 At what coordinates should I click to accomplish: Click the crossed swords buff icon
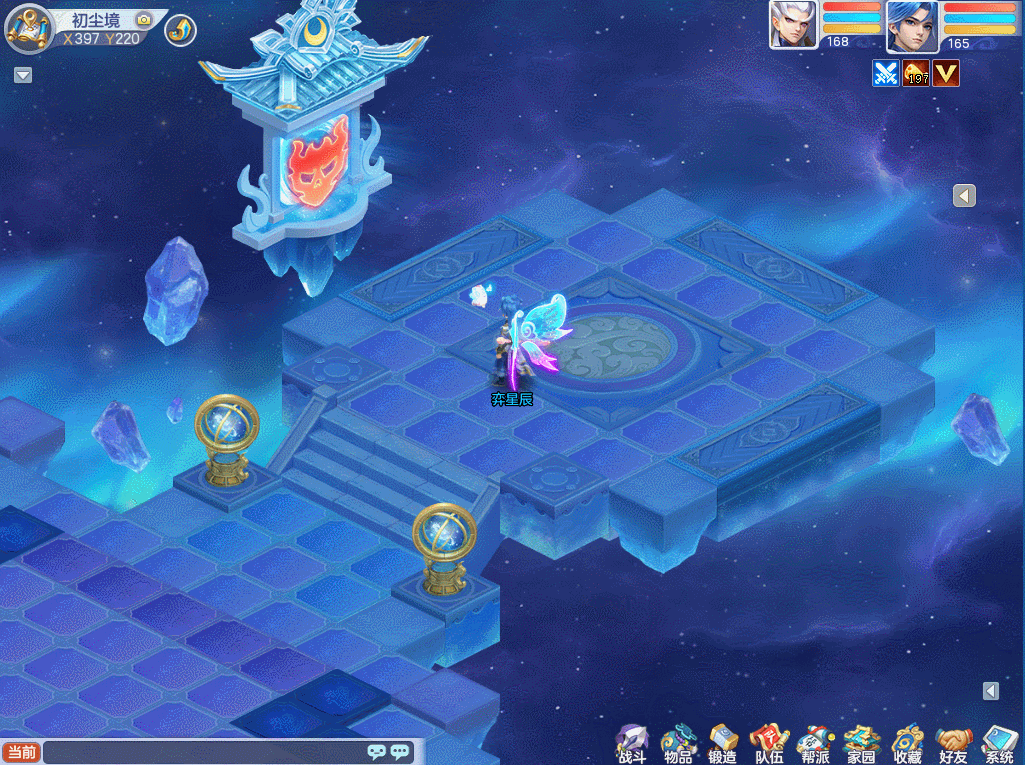(x=886, y=73)
